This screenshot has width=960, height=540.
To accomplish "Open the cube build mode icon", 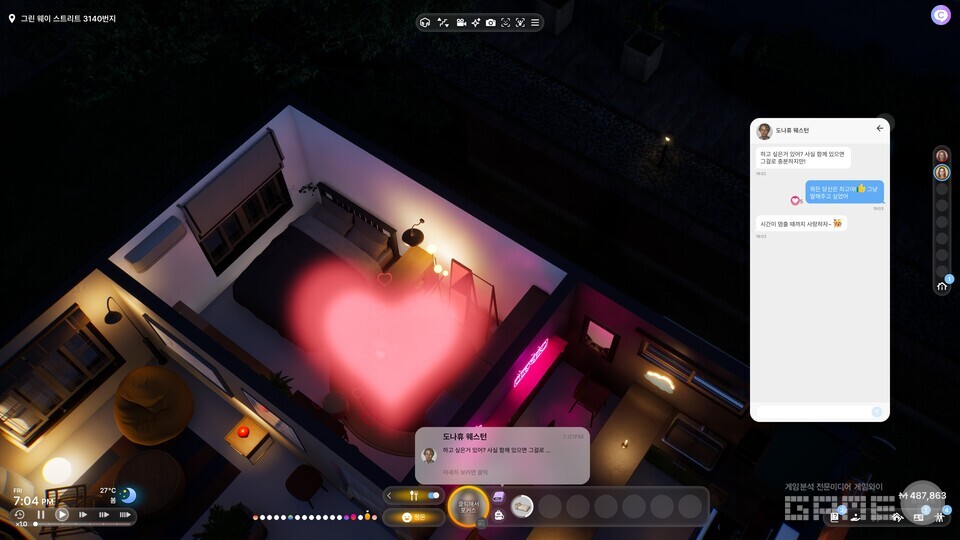I will point(425,22).
